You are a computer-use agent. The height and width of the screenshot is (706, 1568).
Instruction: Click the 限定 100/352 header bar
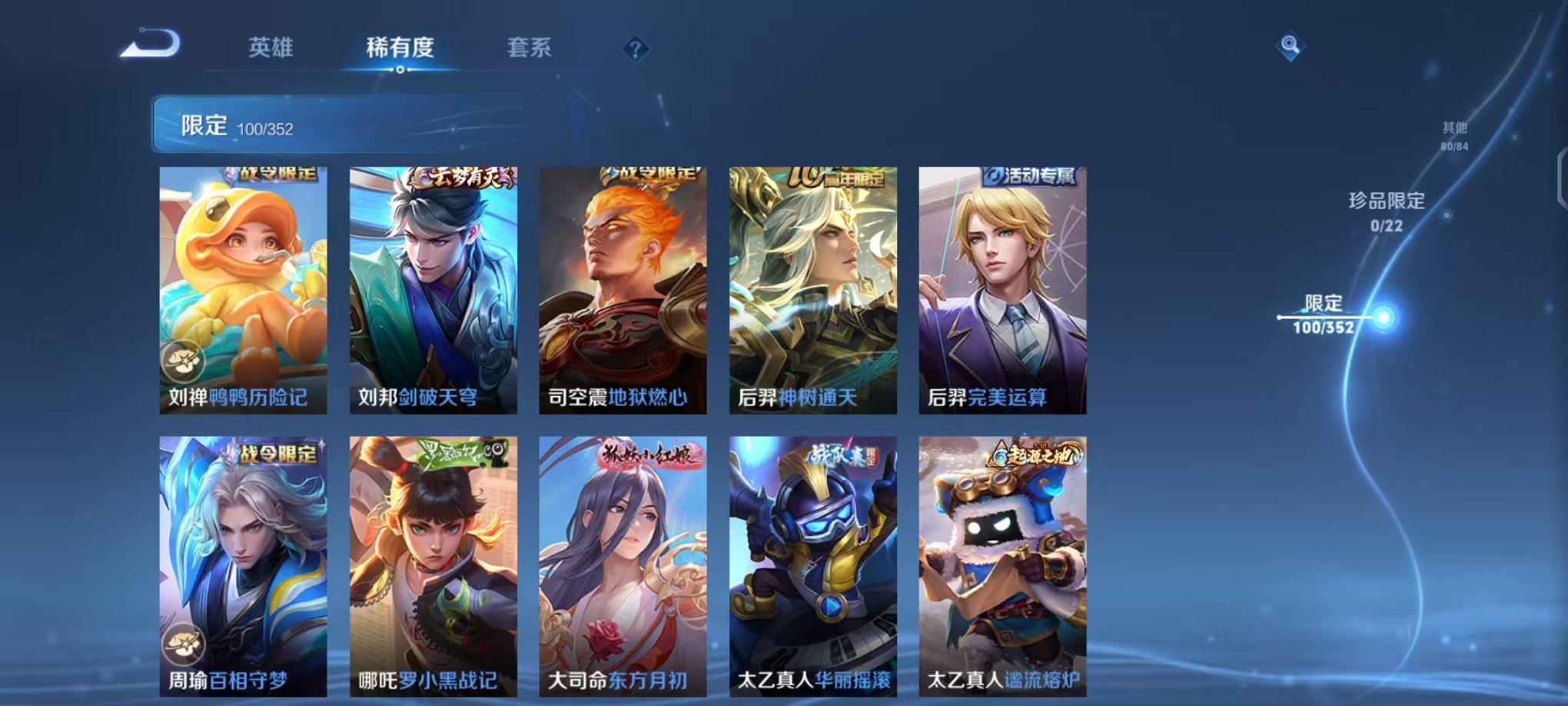pos(346,124)
